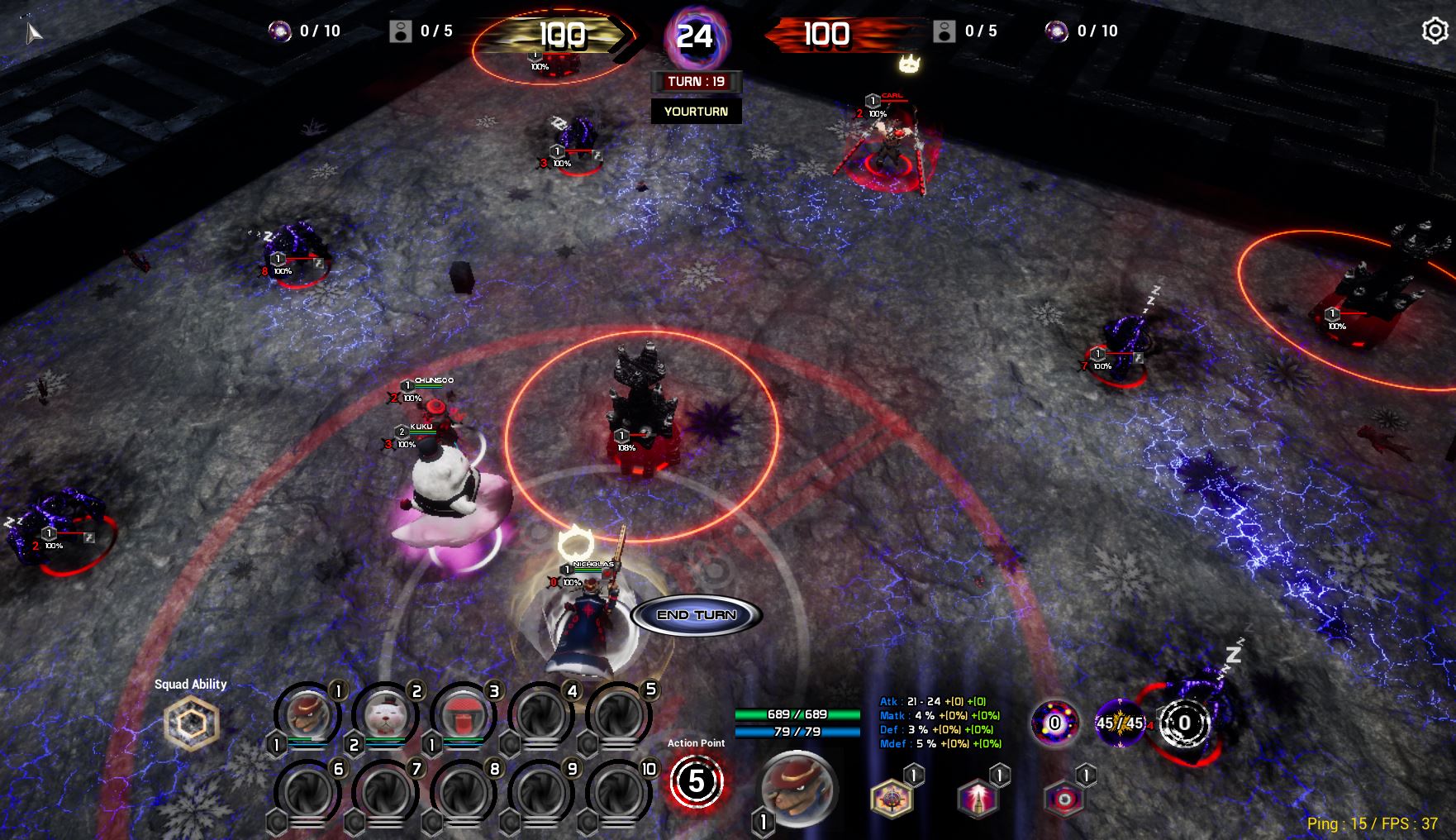Click the white ringed orb showing 0

coord(1185,723)
